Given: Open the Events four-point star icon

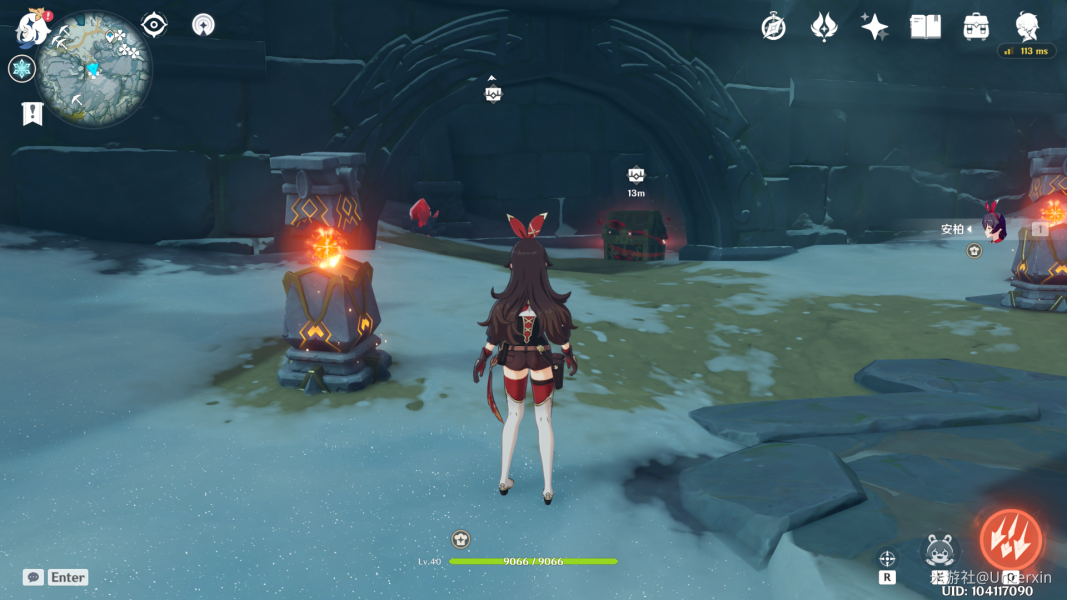Looking at the screenshot, I should pyautogui.click(x=875, y=27).
